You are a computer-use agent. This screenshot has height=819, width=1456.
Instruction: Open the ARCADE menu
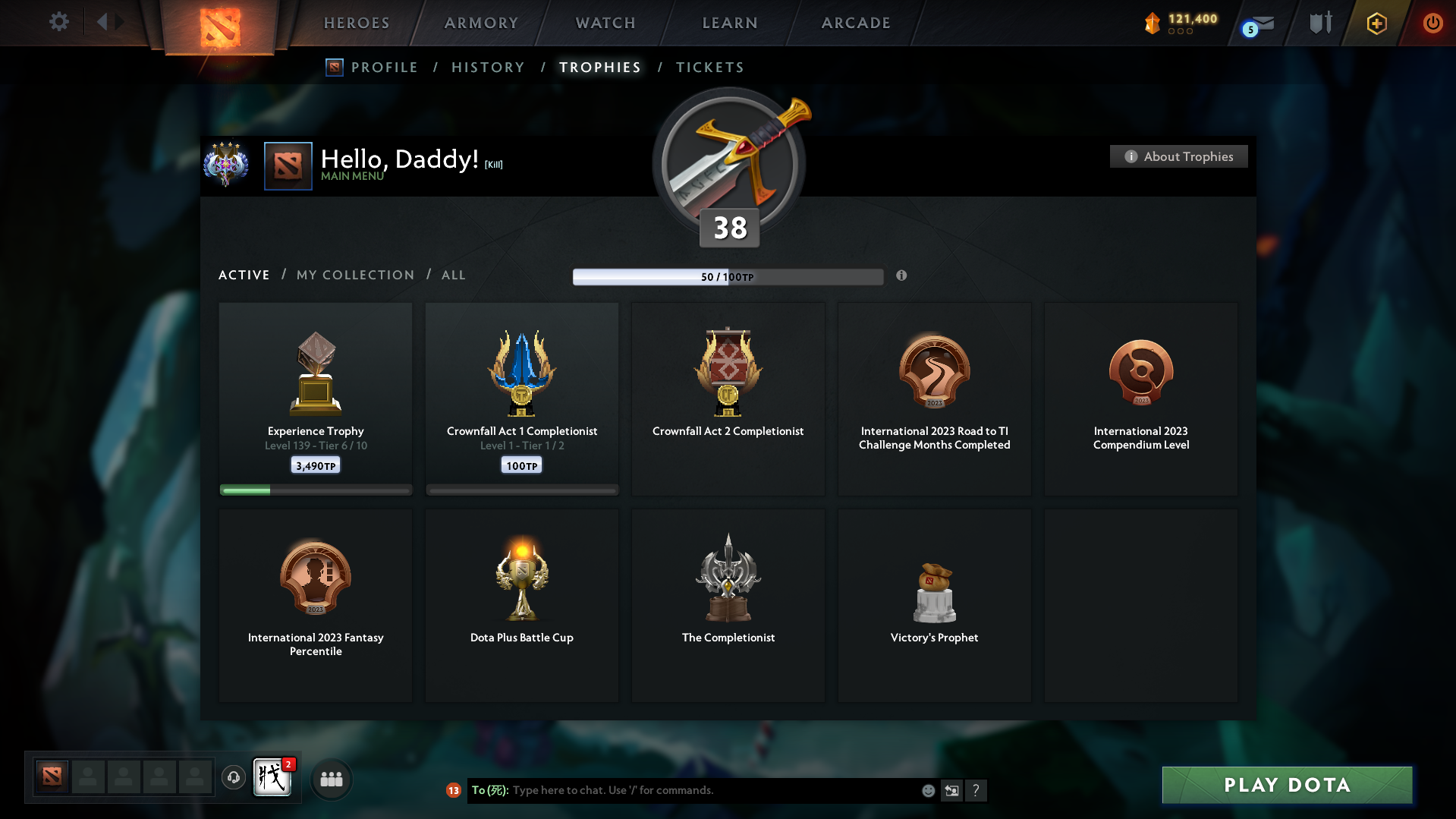[856, 23]
